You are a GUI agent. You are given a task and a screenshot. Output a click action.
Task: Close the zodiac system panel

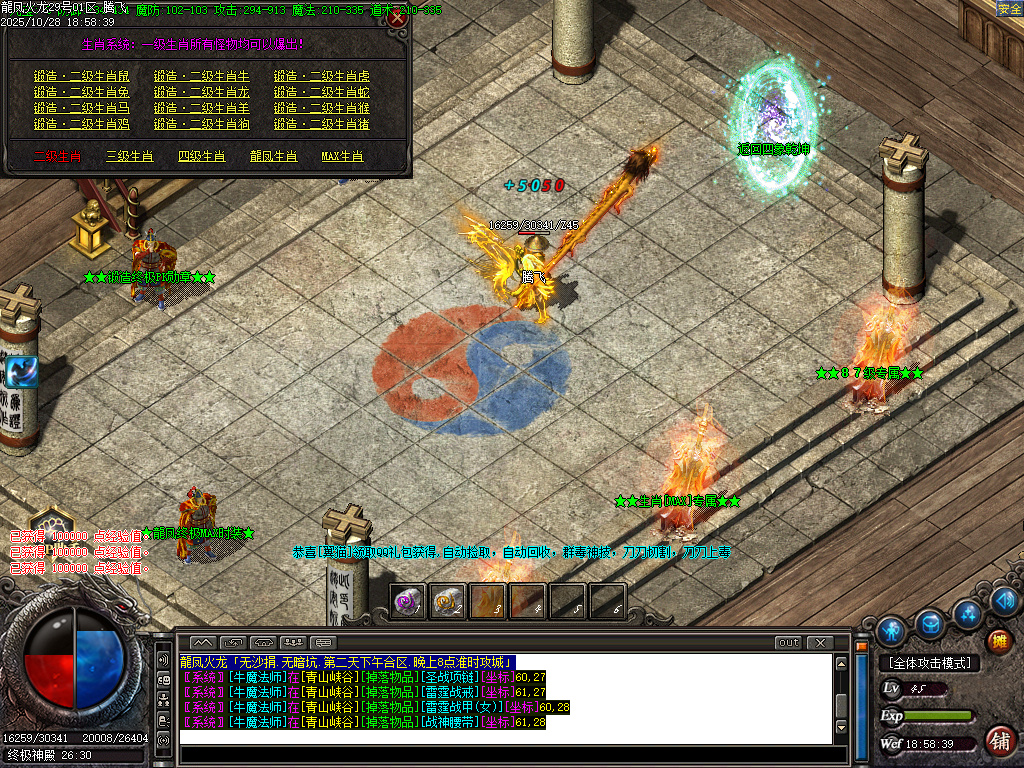coord(397,18)
